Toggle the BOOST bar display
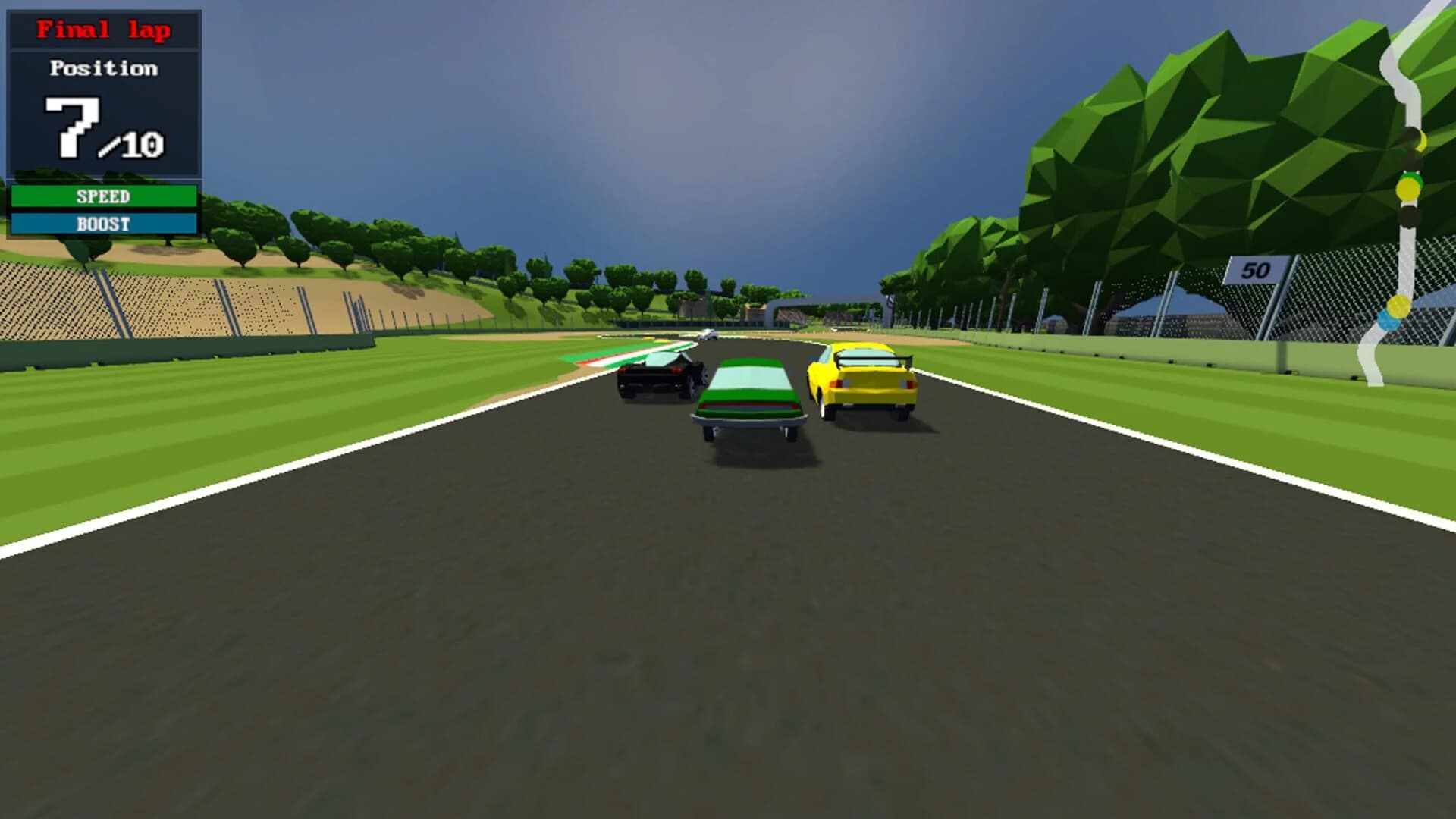This screenshot has width=1456, height=819. (x=104, y=223)
